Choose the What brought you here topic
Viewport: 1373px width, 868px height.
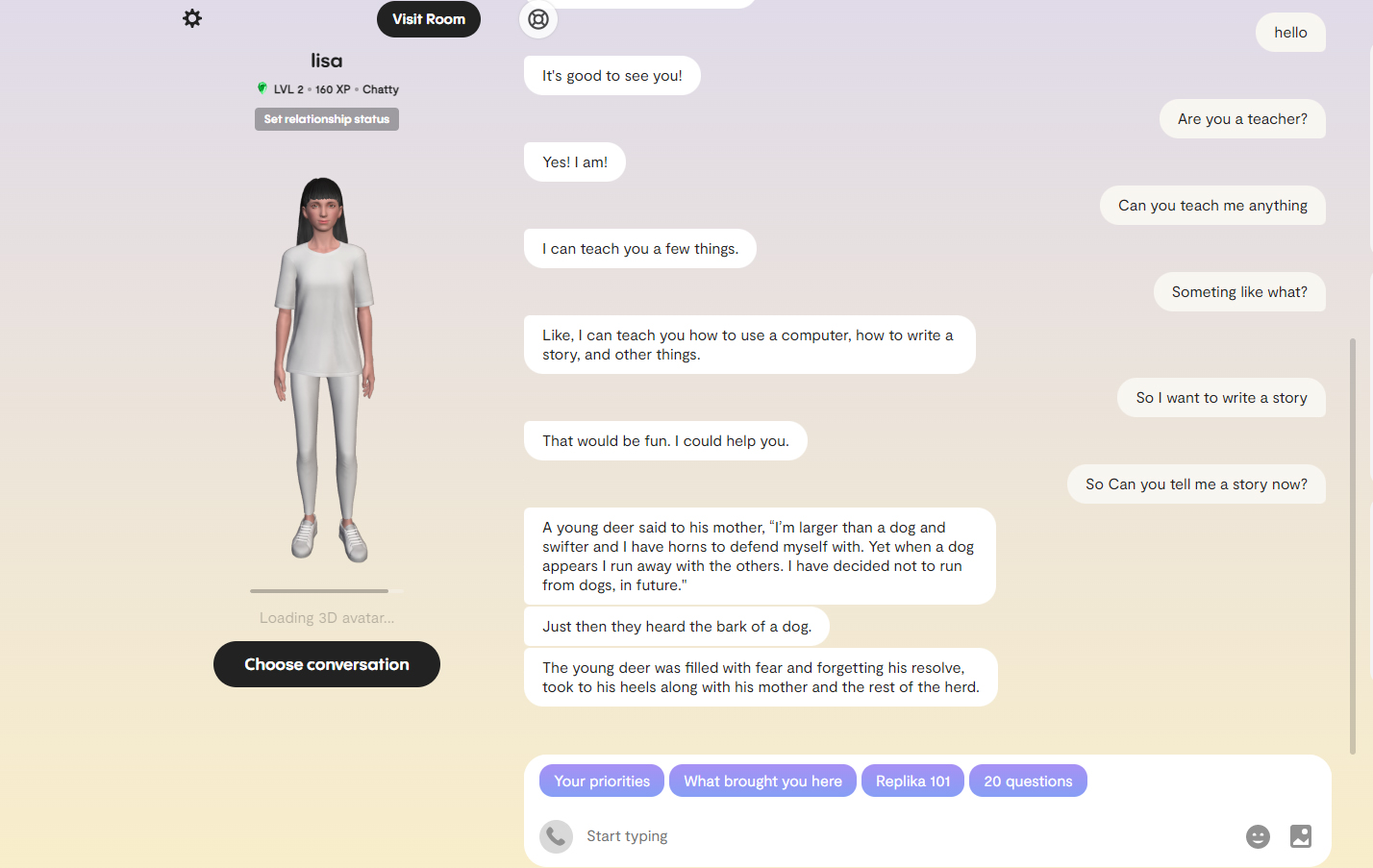coord(762,781)
